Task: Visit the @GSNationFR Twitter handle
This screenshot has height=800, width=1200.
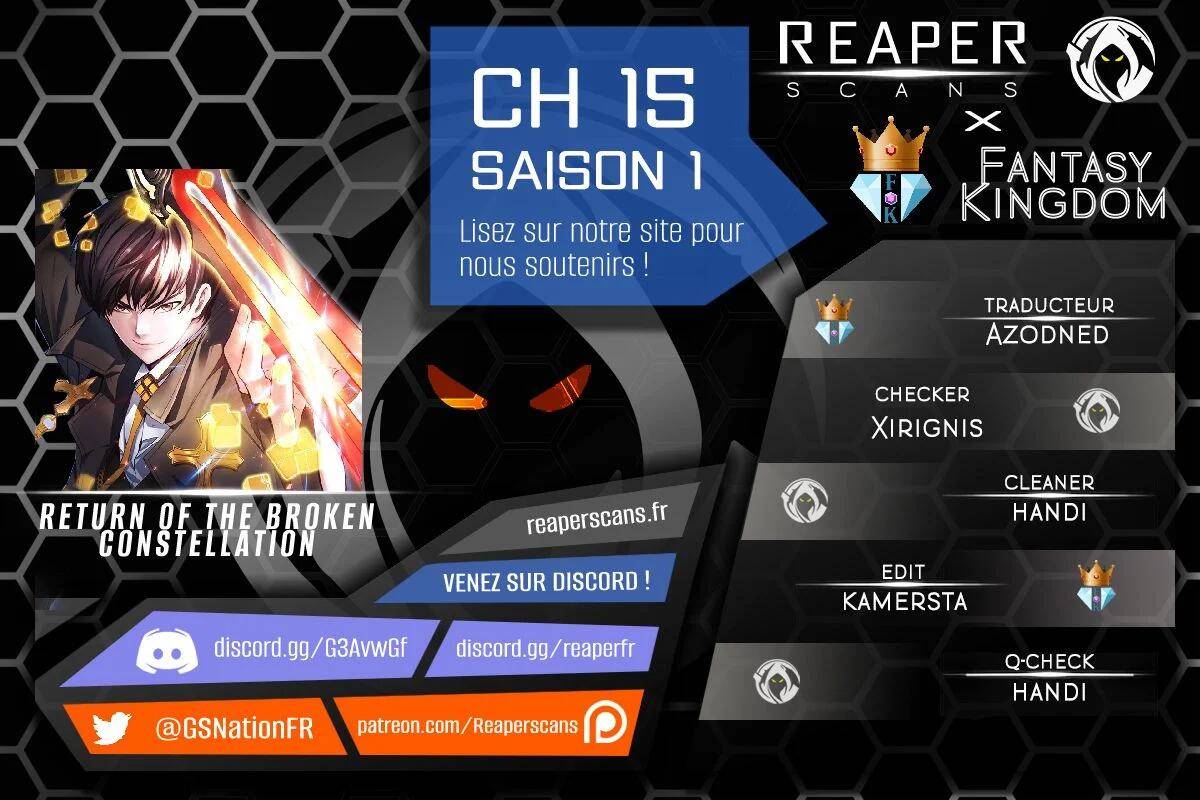Action: (x=234, y=728)
